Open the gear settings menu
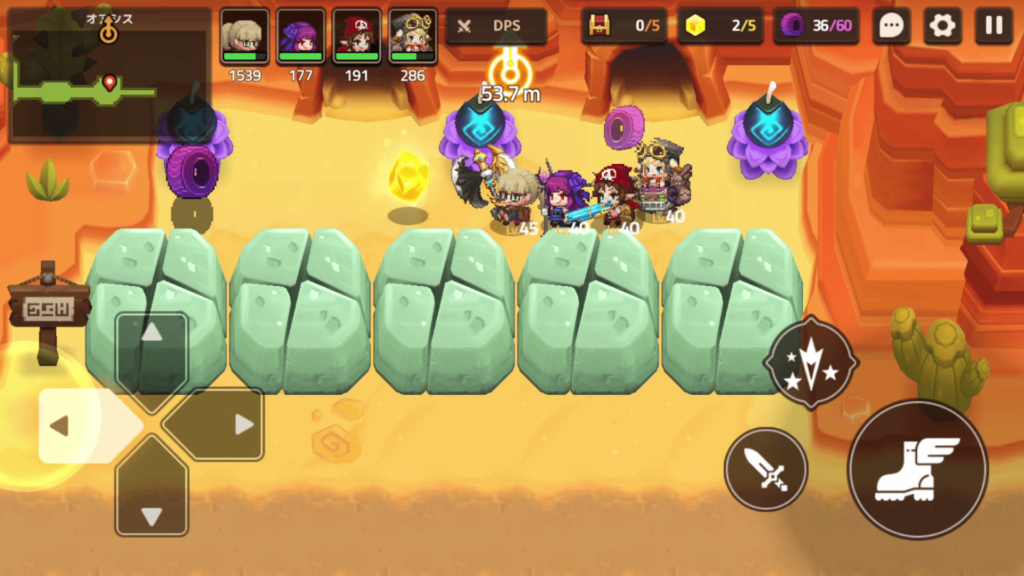 (x=942, y=27)
